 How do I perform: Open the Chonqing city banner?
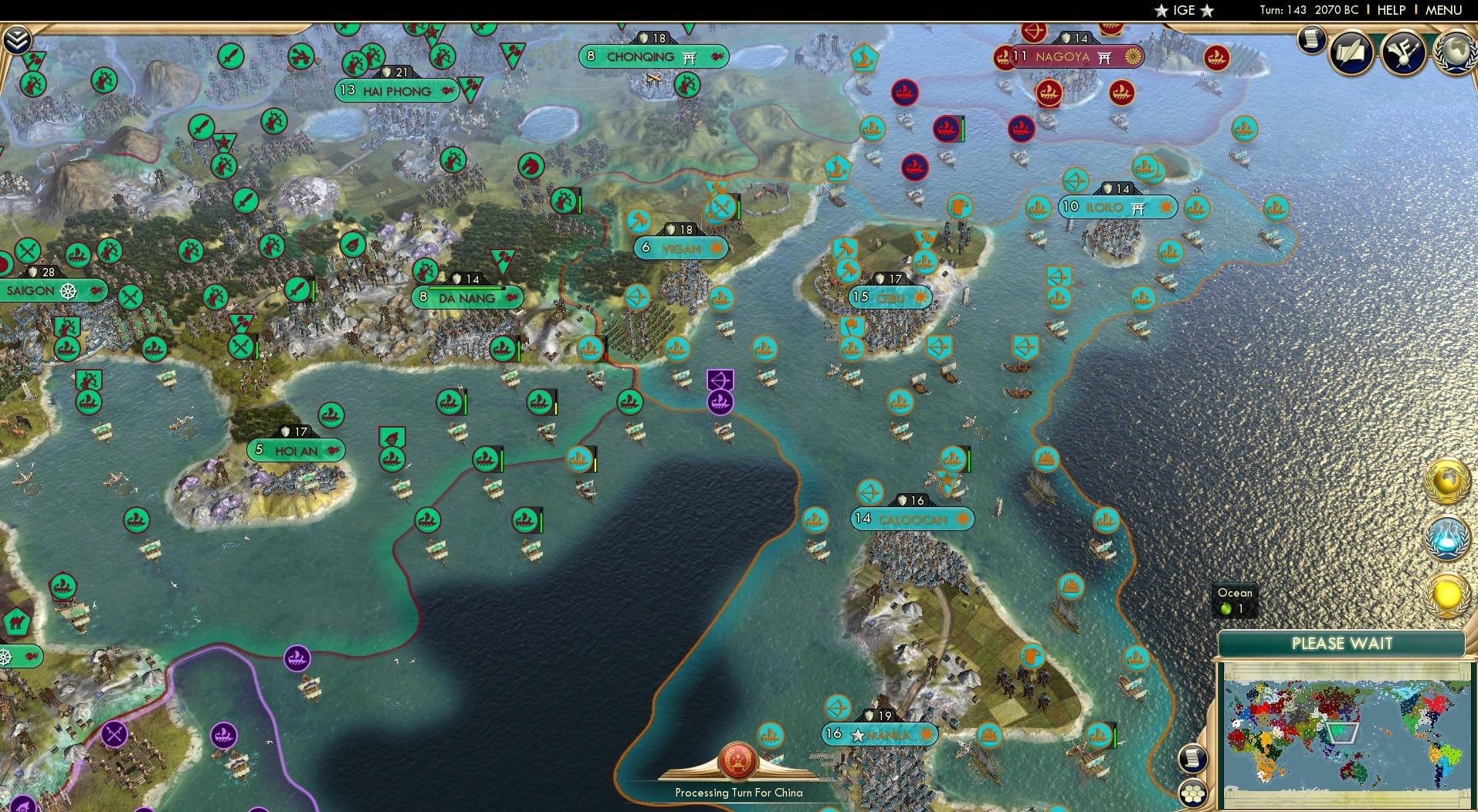coord(651,56)
